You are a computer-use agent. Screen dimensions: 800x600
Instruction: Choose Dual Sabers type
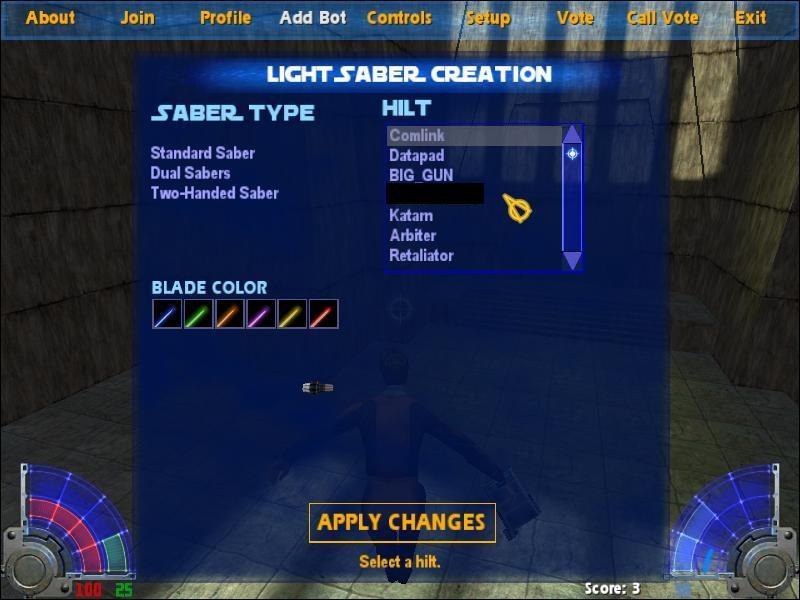[x=191, y=173]
